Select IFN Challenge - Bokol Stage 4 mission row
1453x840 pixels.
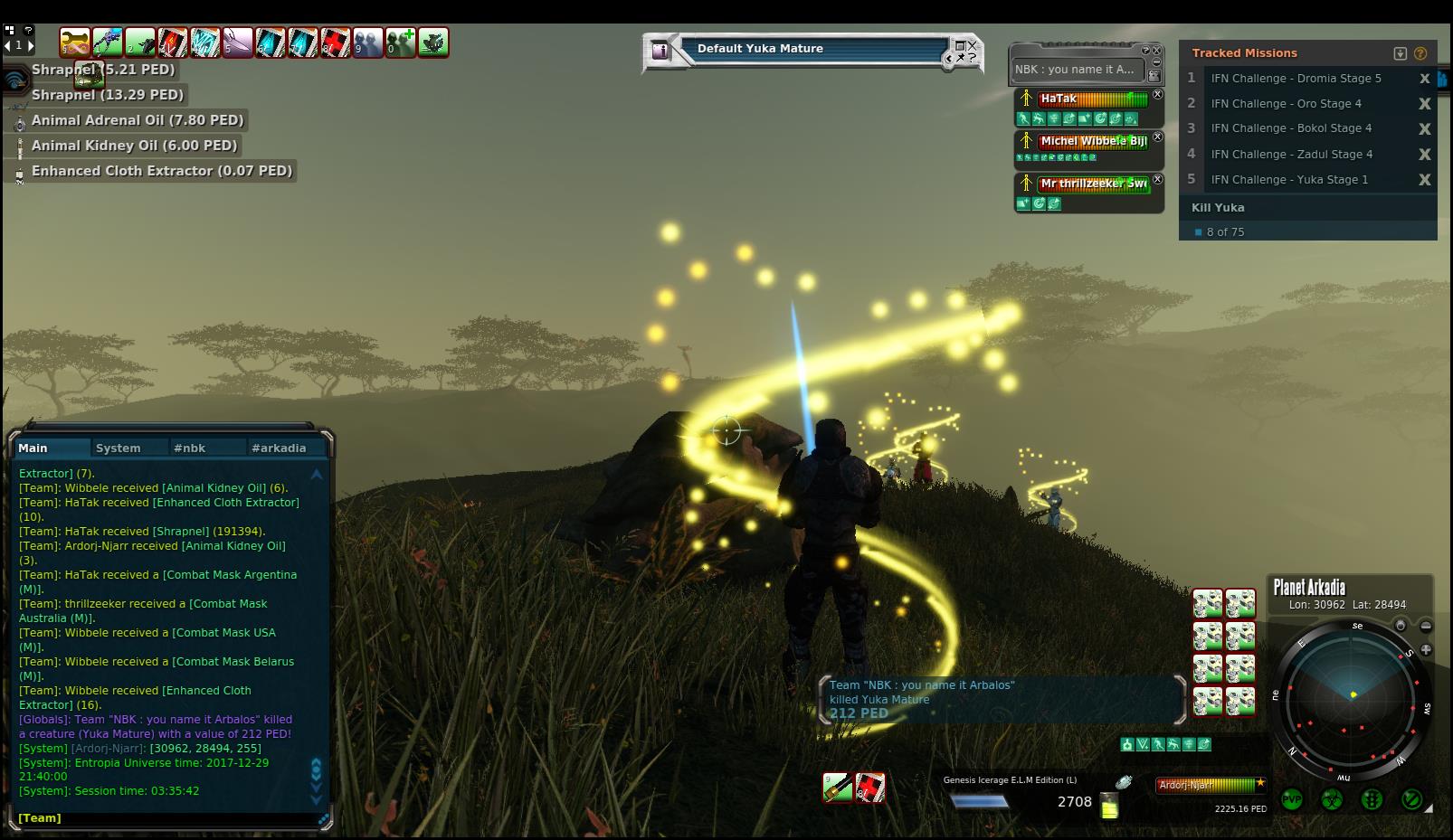pos(1291,128)
